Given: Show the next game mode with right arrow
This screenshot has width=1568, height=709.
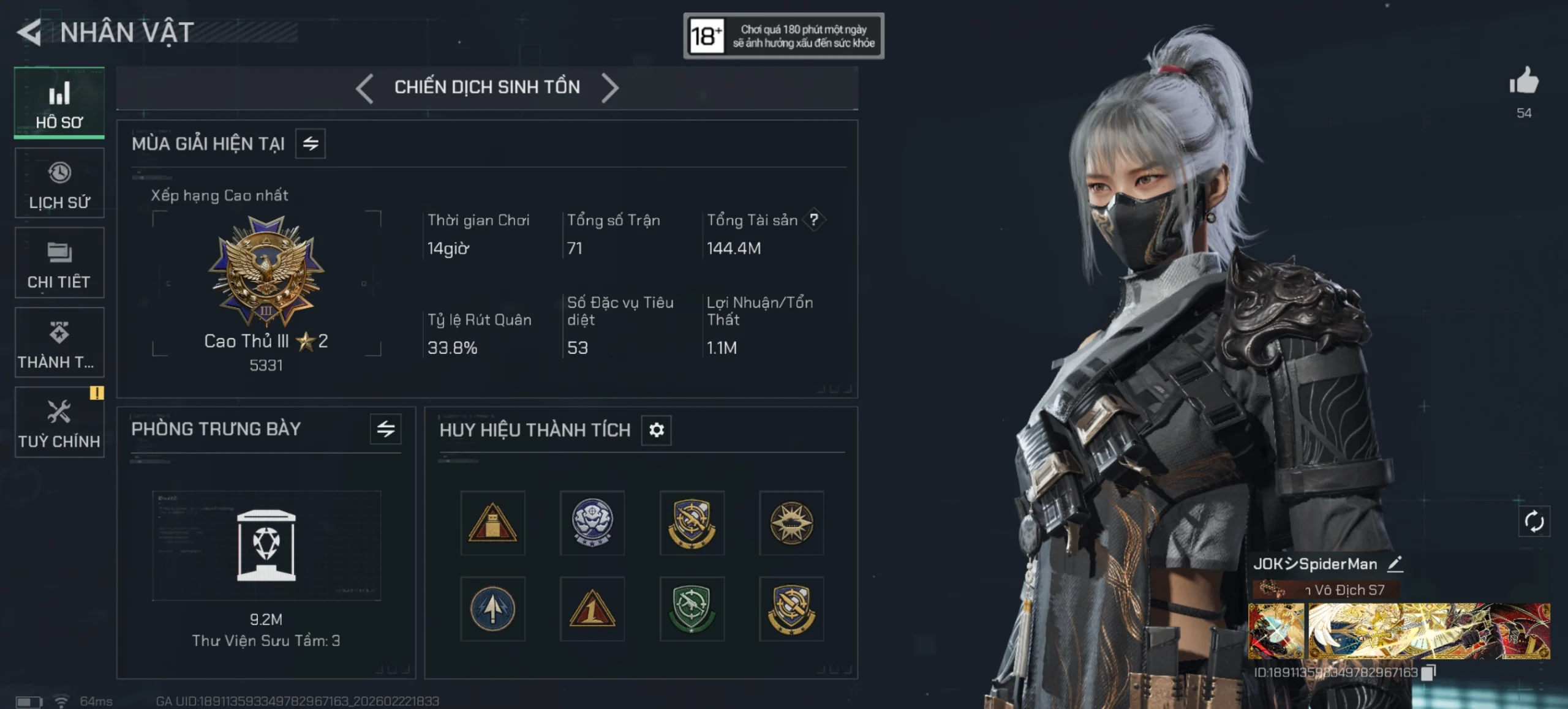Looking at the screenshot, I should tap(609, 88).
